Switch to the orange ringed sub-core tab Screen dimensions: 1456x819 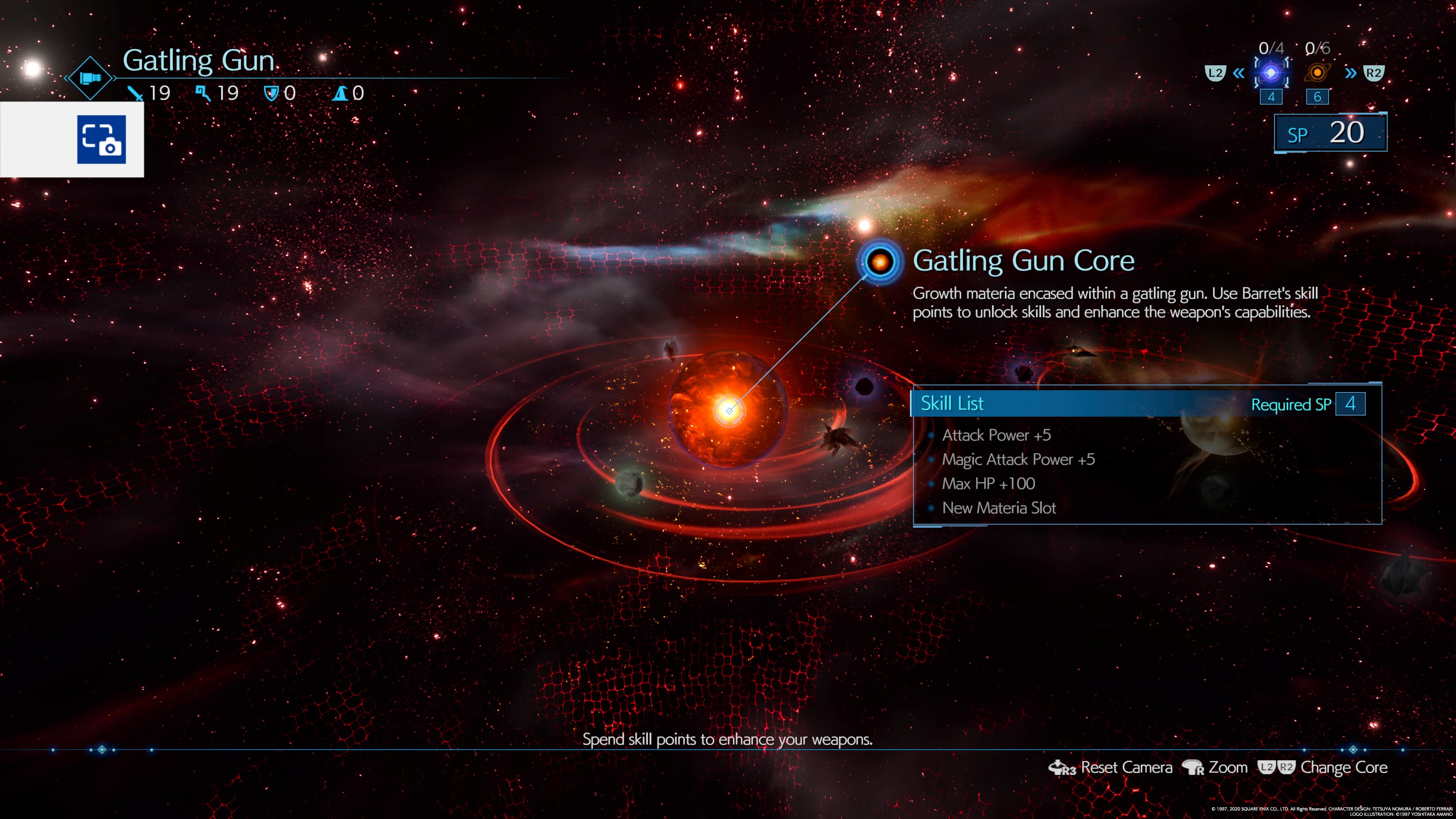1317,73
